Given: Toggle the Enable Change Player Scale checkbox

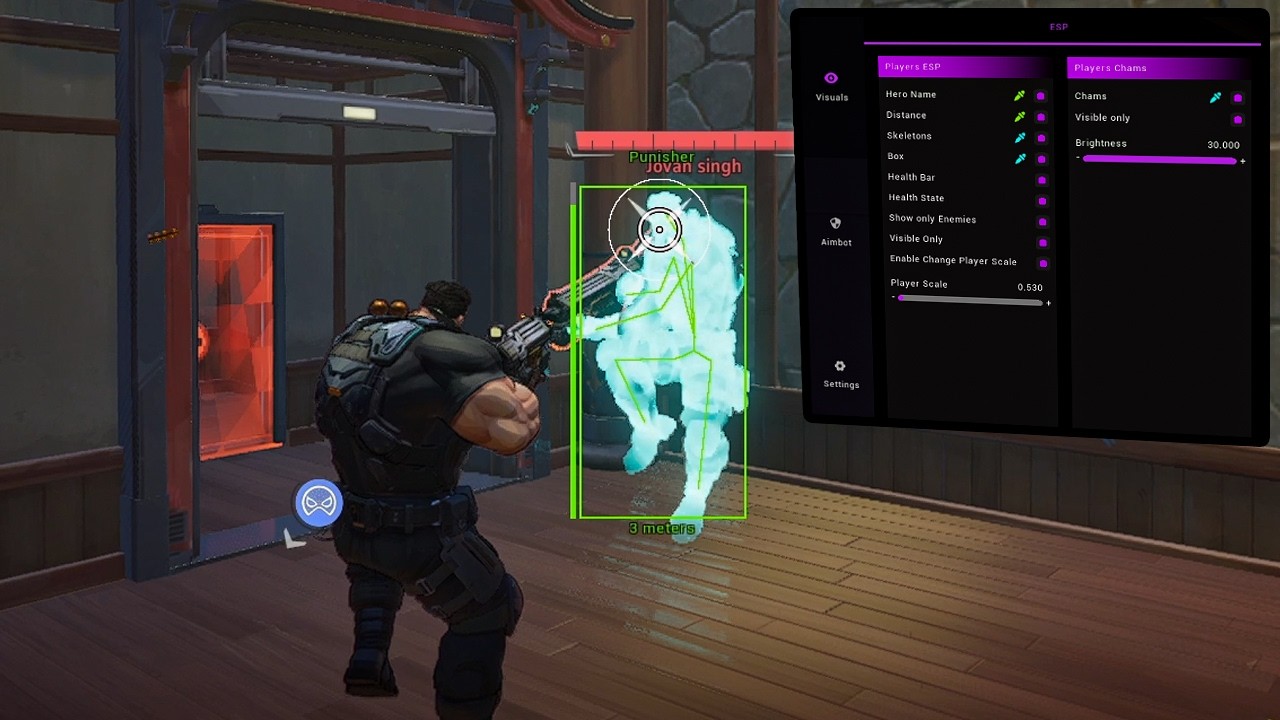Looking at the screenshot, I should [x=1043, y=264].
